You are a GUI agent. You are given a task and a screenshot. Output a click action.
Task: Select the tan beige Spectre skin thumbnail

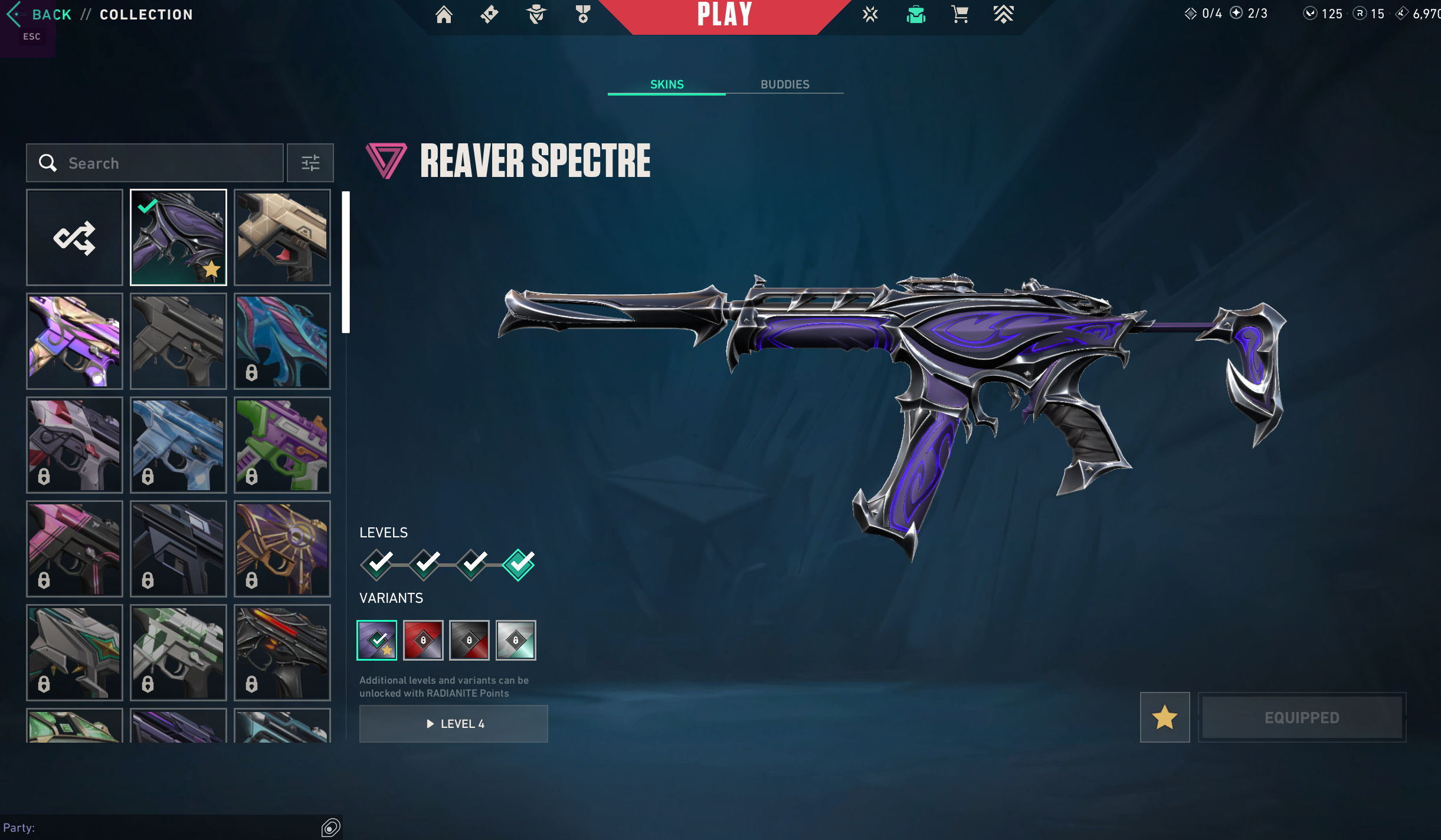coord(282,237)
